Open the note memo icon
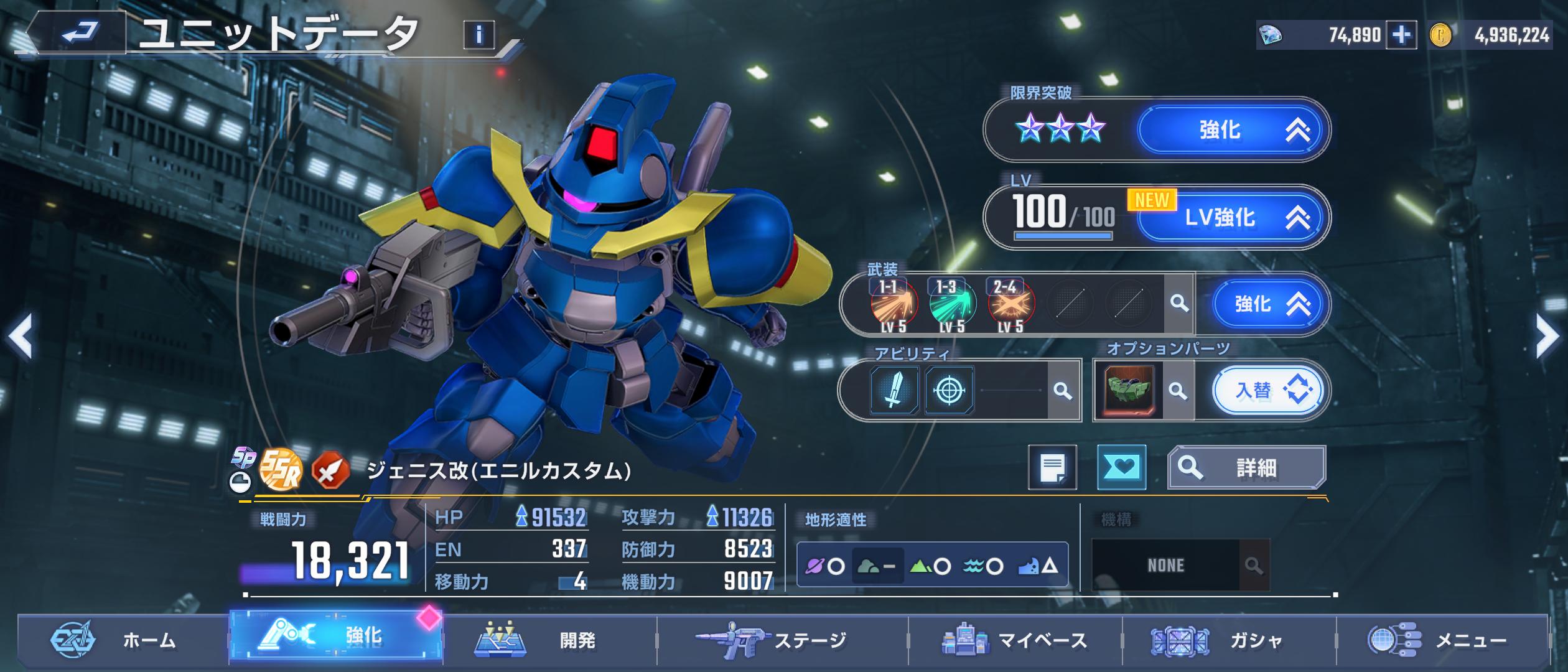Image resolution: width=1568 pixels, height=672 pixels. click(1052, 467)
